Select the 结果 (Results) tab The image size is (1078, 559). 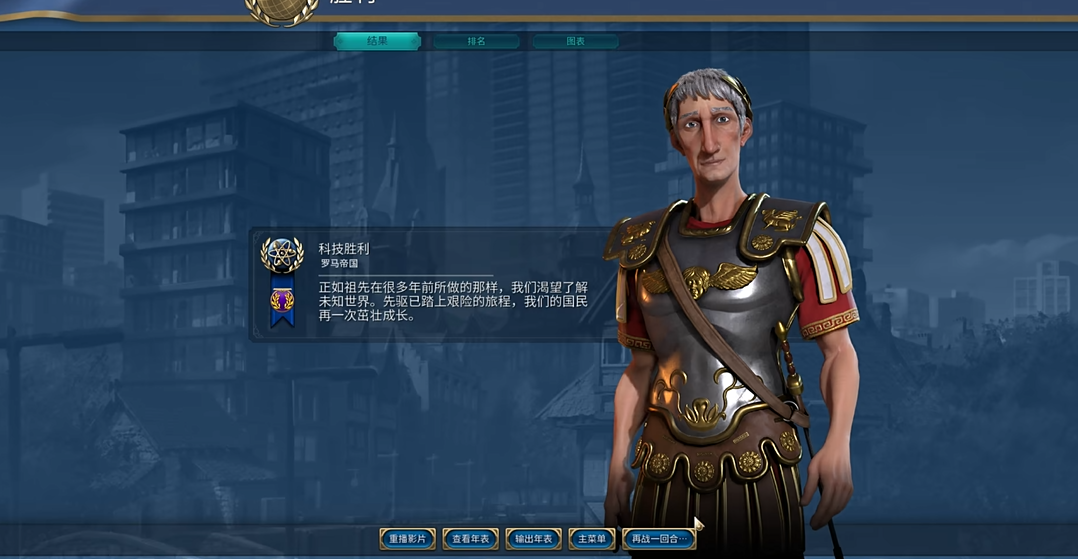coord(376,41)
